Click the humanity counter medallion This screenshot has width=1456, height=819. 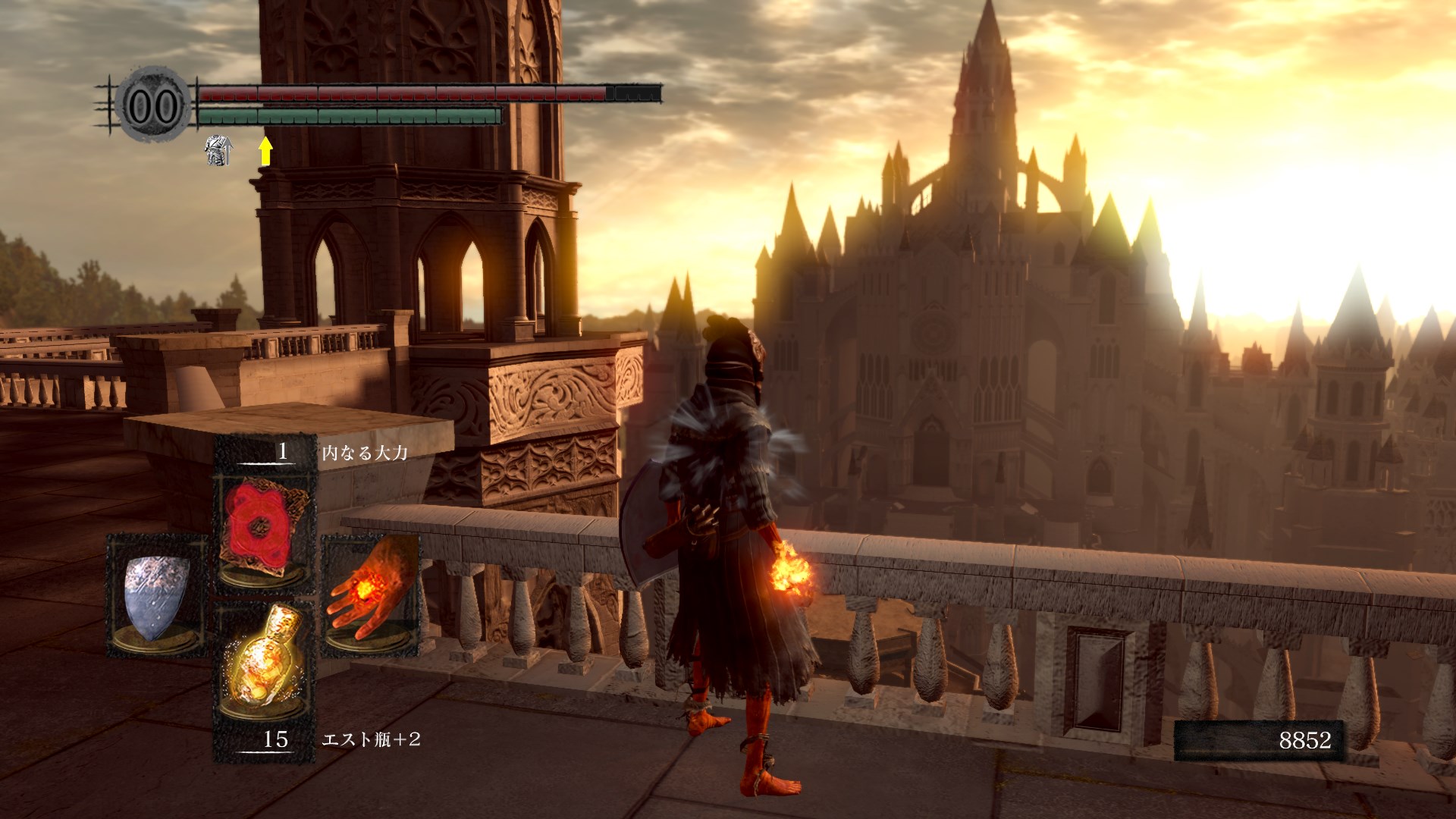[154, 105]
